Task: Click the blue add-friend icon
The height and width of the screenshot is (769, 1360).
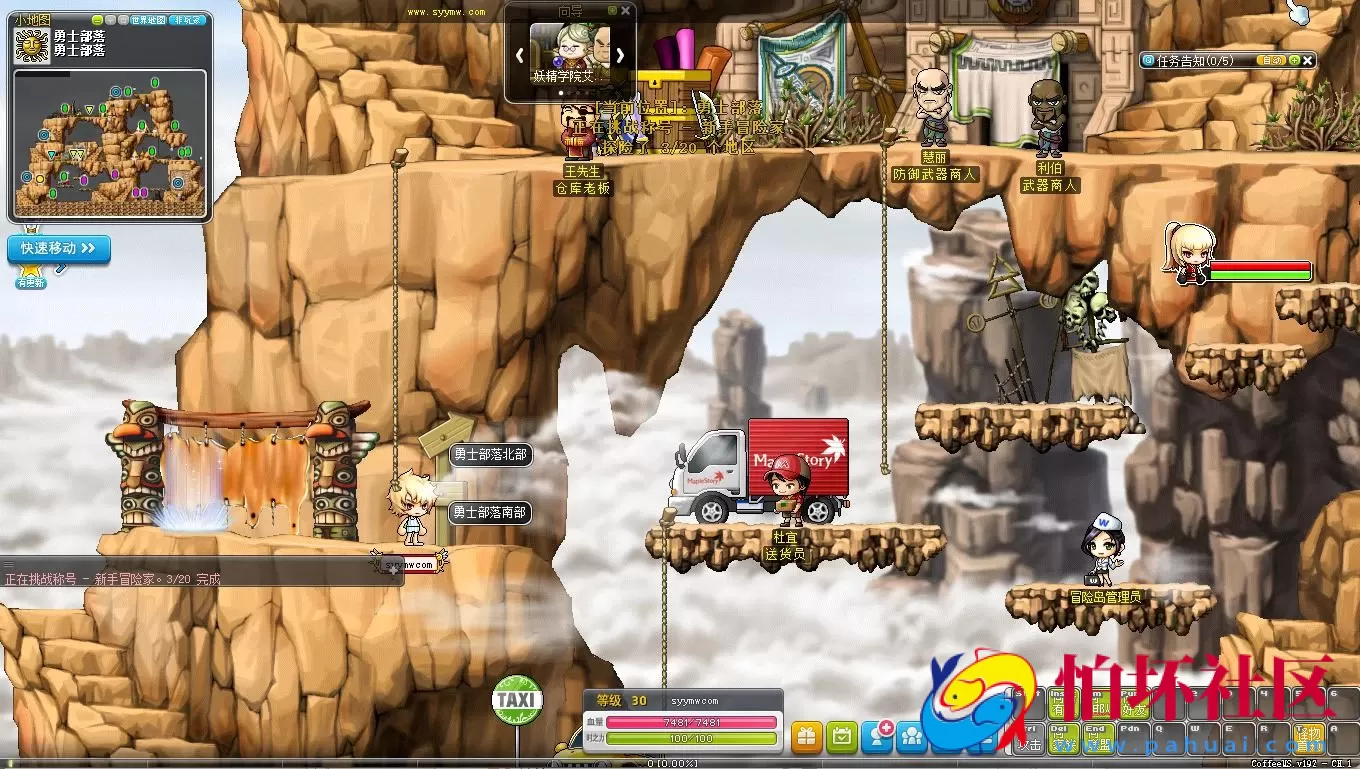Action: coord(878,736)
